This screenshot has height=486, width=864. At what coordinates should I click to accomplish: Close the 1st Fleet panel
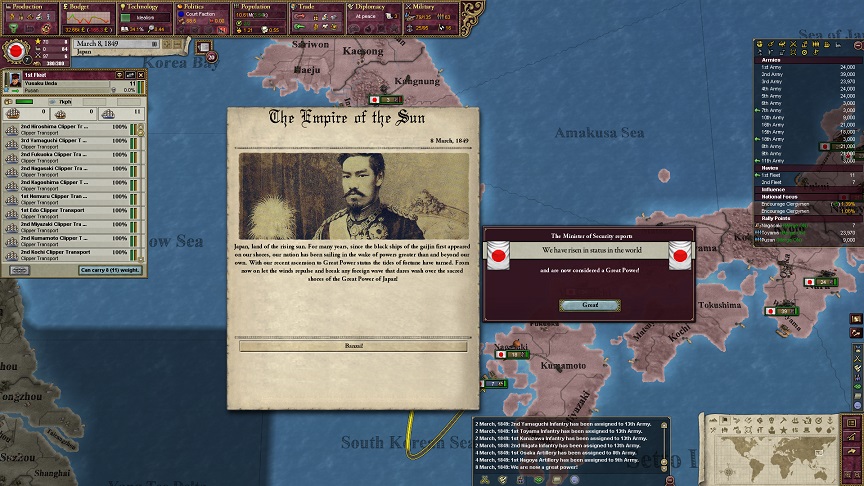(140, 75)
